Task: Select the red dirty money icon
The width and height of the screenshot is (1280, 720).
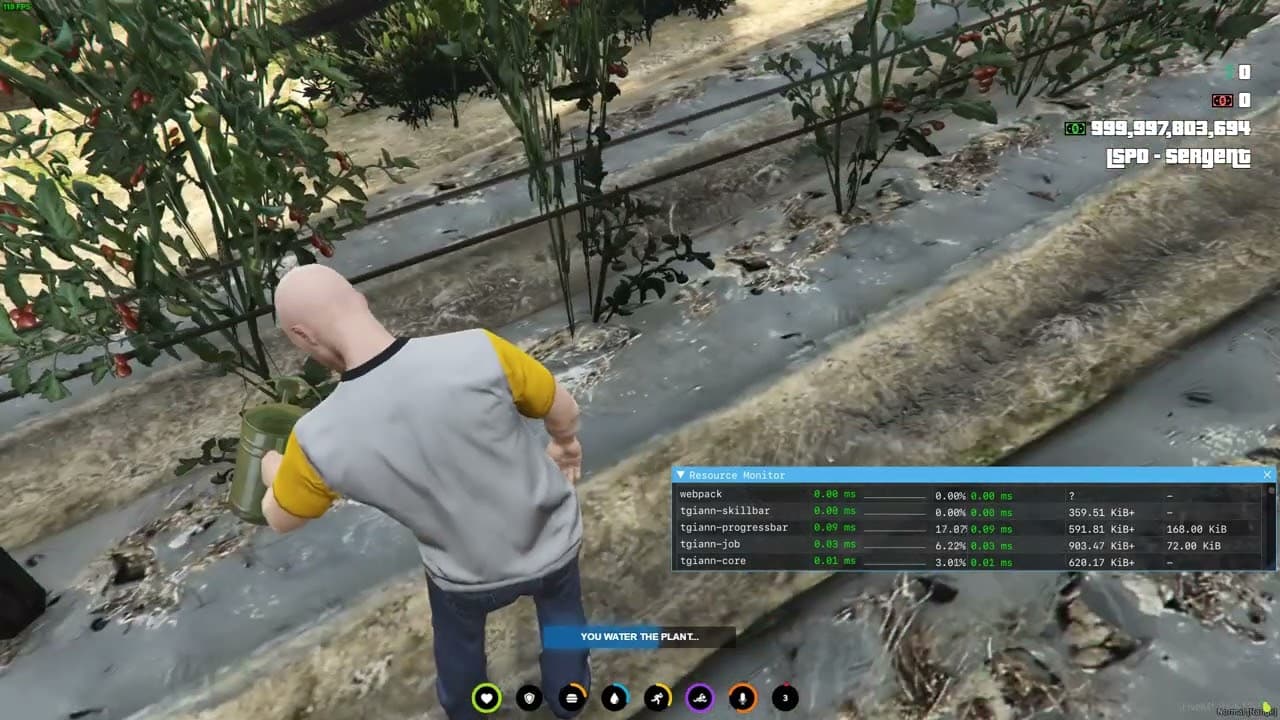Action: click(x=1222, y=100)
